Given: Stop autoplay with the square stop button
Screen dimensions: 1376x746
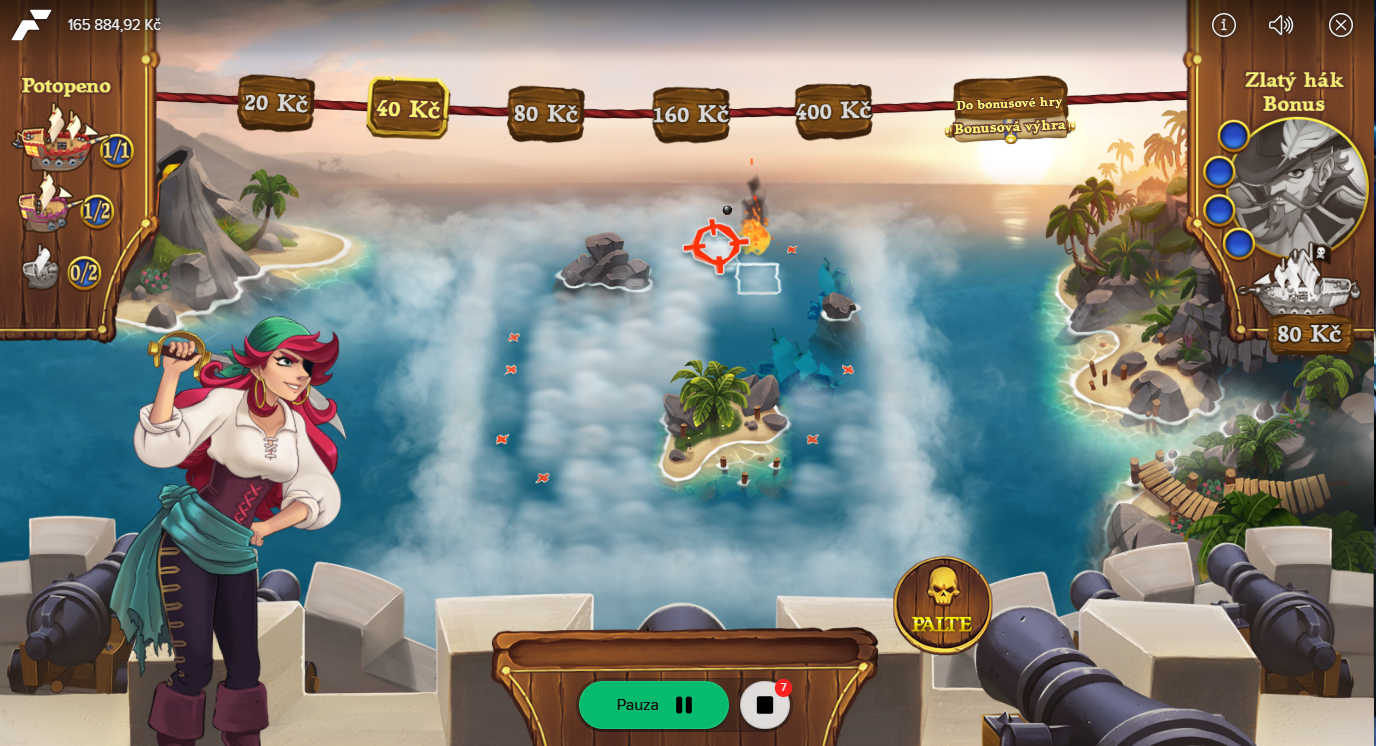Looking at the screenshot, I should click(765, 705).
